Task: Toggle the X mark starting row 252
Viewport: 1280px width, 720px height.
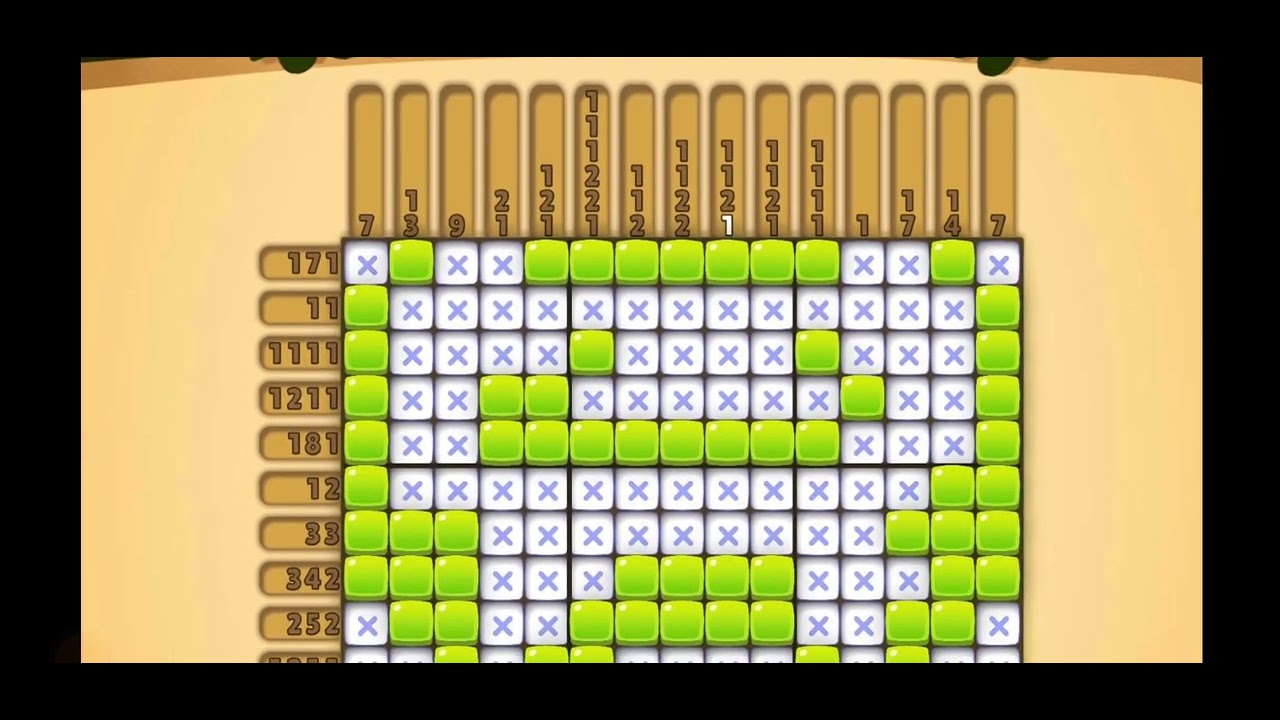Action: pyautogui.click(x=368, y=623)
